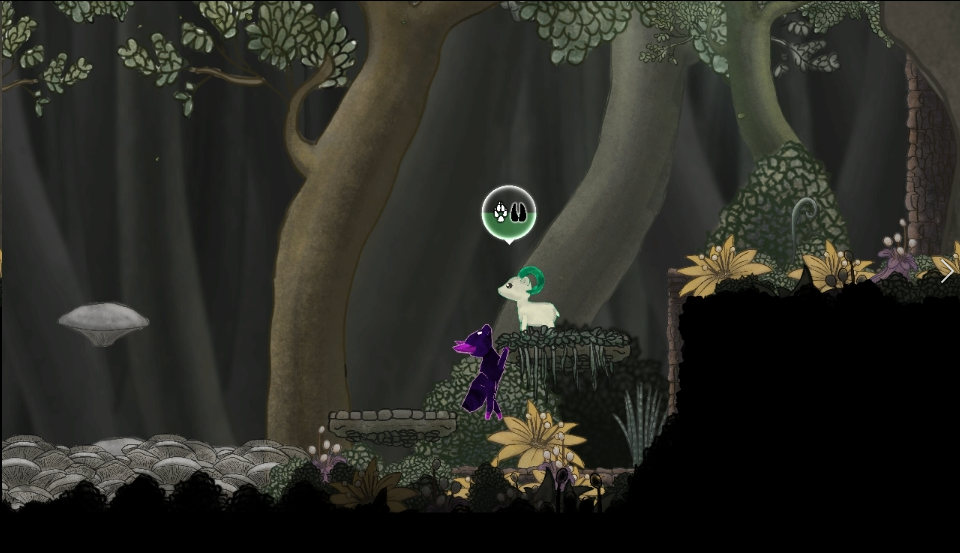The image size is (960, 553).
Task: Click the white right arrow chevron
Action: (x=947, y=271)
